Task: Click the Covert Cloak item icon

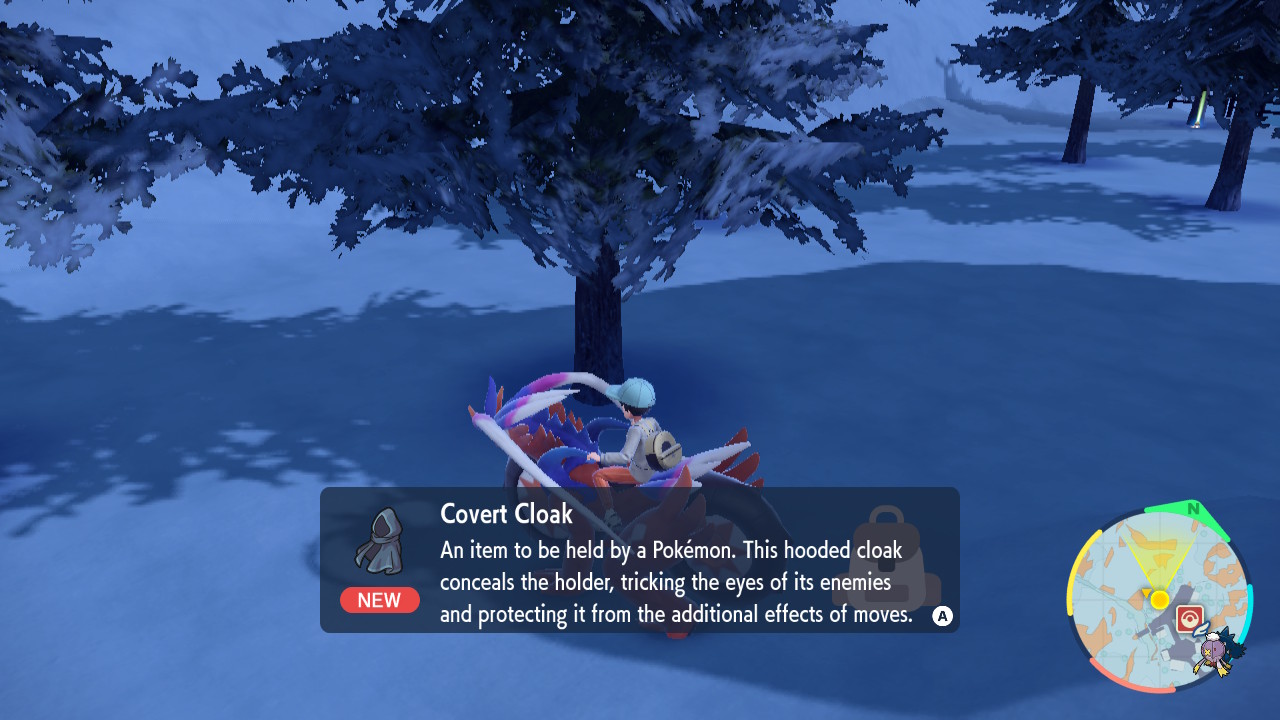Action: pyautogui.click(x=380, y=540)
